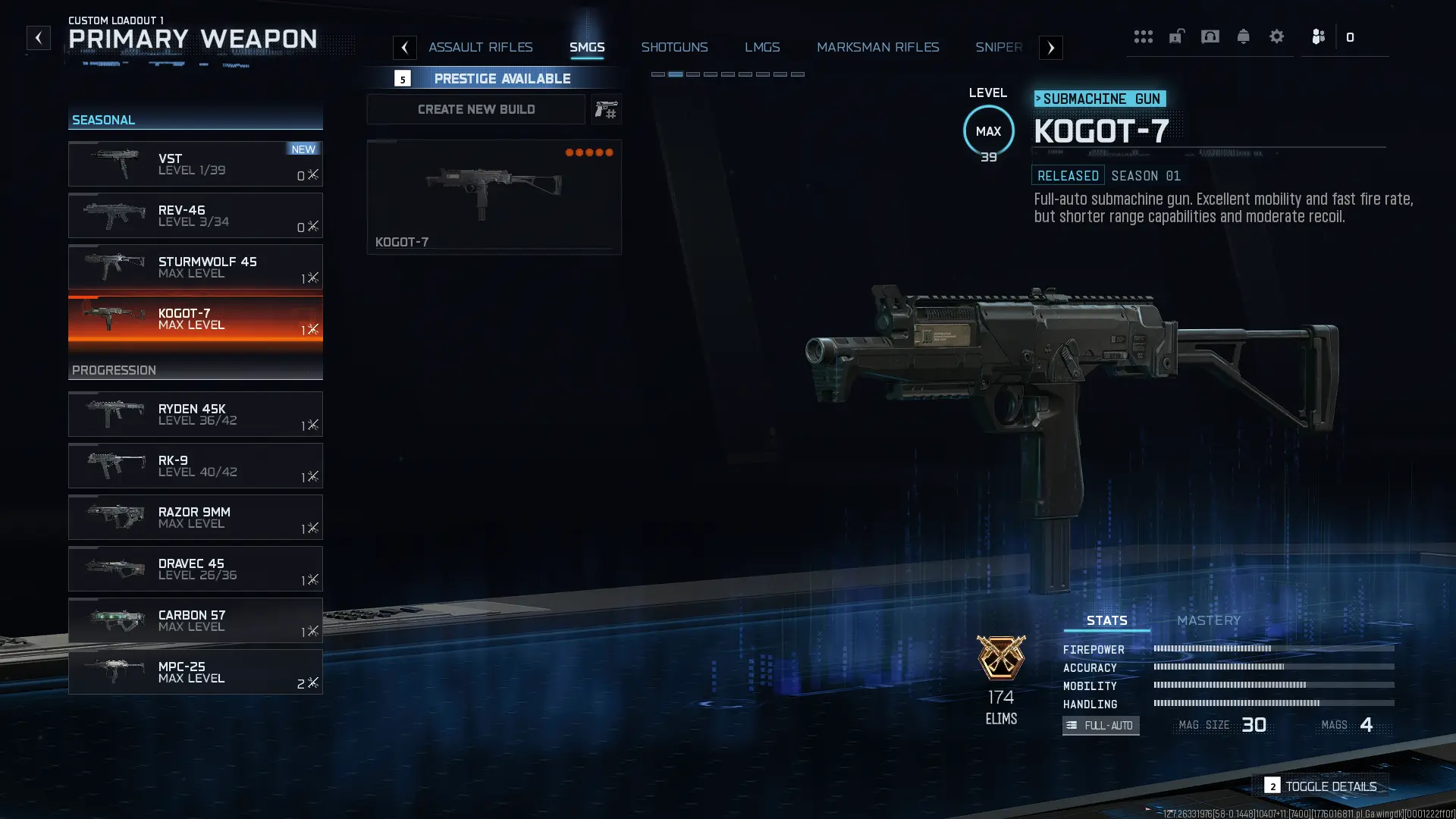The width and height of the screenshot is (1456, 819).
Task: Pick the Sturmwolf 45 from the list
Action: click(x=195, y=267)
